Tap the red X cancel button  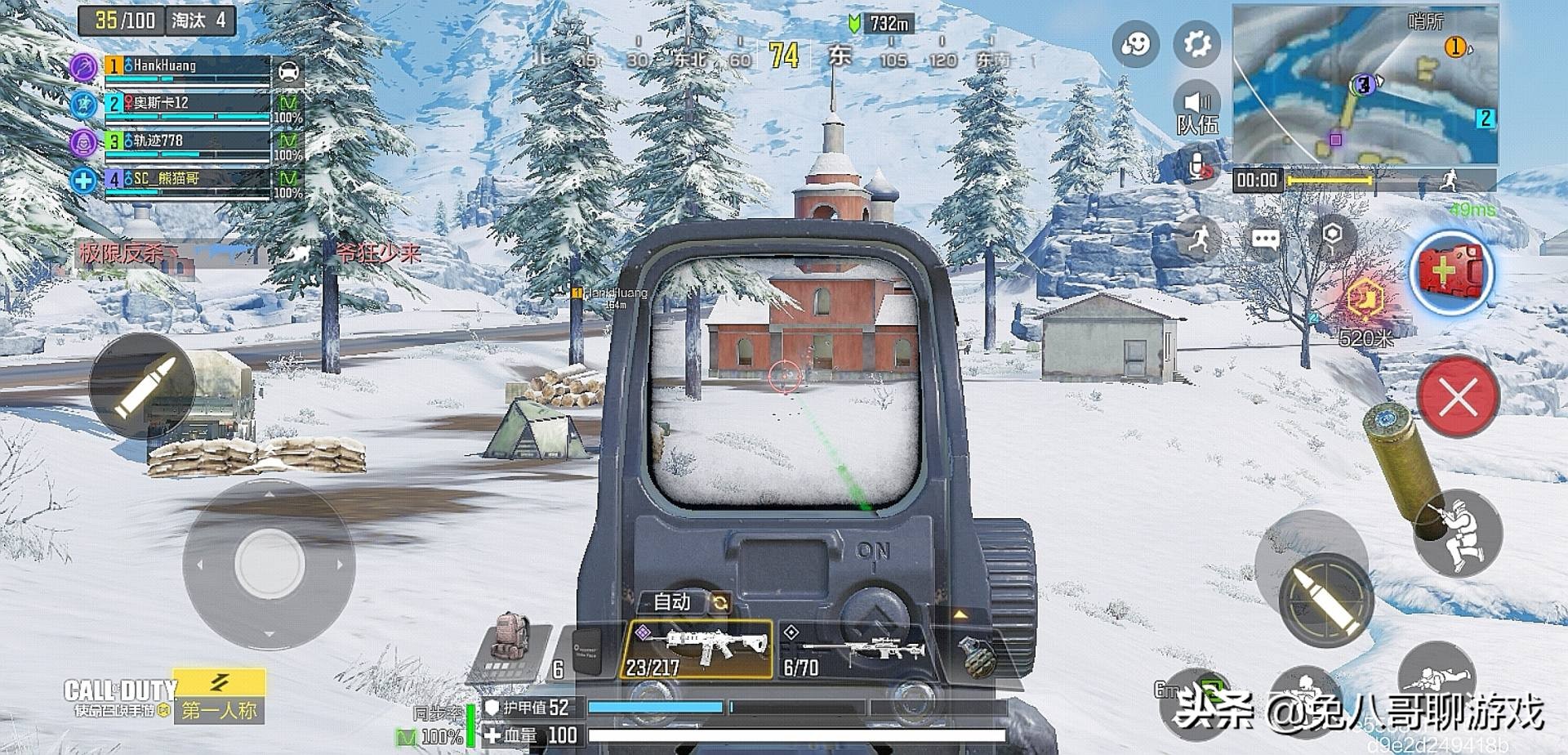pyautogui.click(x=1458, y=399)
